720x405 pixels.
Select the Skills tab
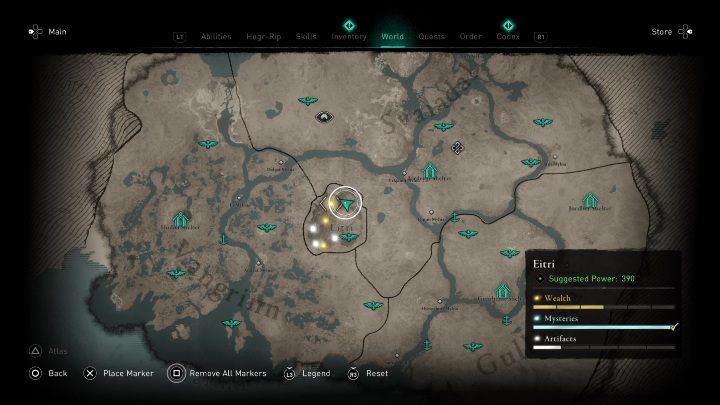(306, 37)
